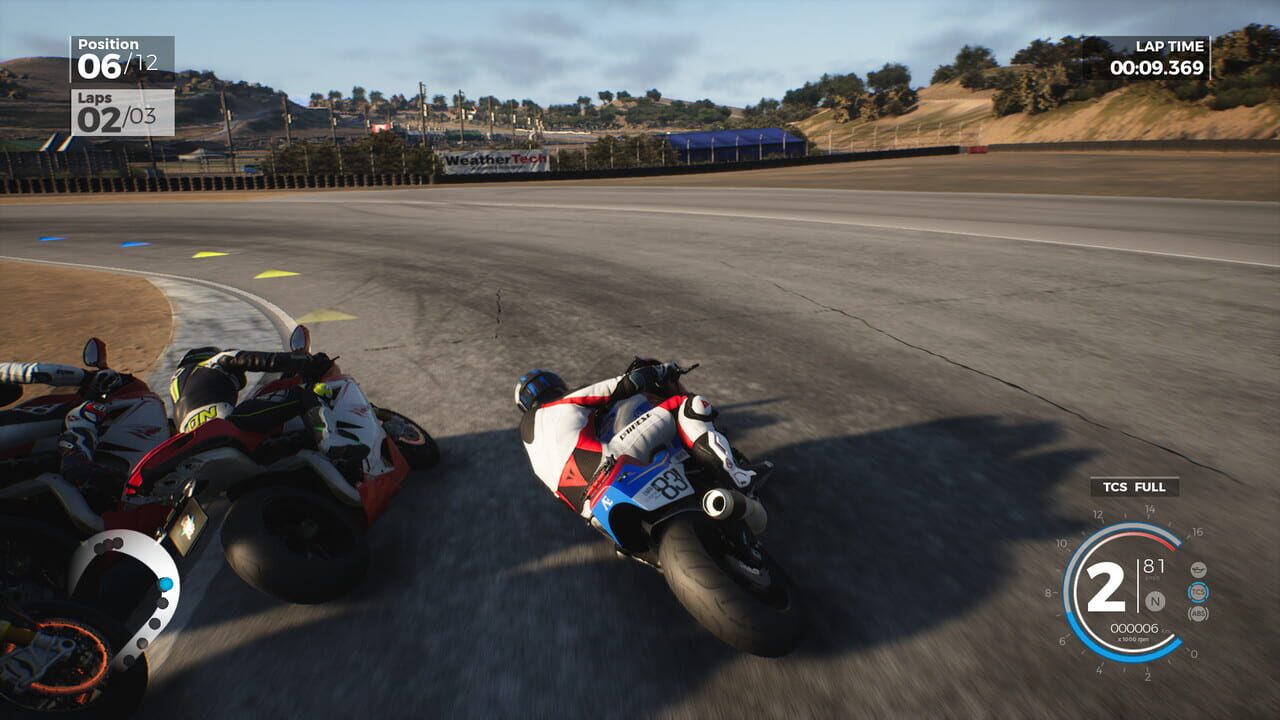
Task: Select the neutral gear 'N' icon
Action: point(1154,602)
